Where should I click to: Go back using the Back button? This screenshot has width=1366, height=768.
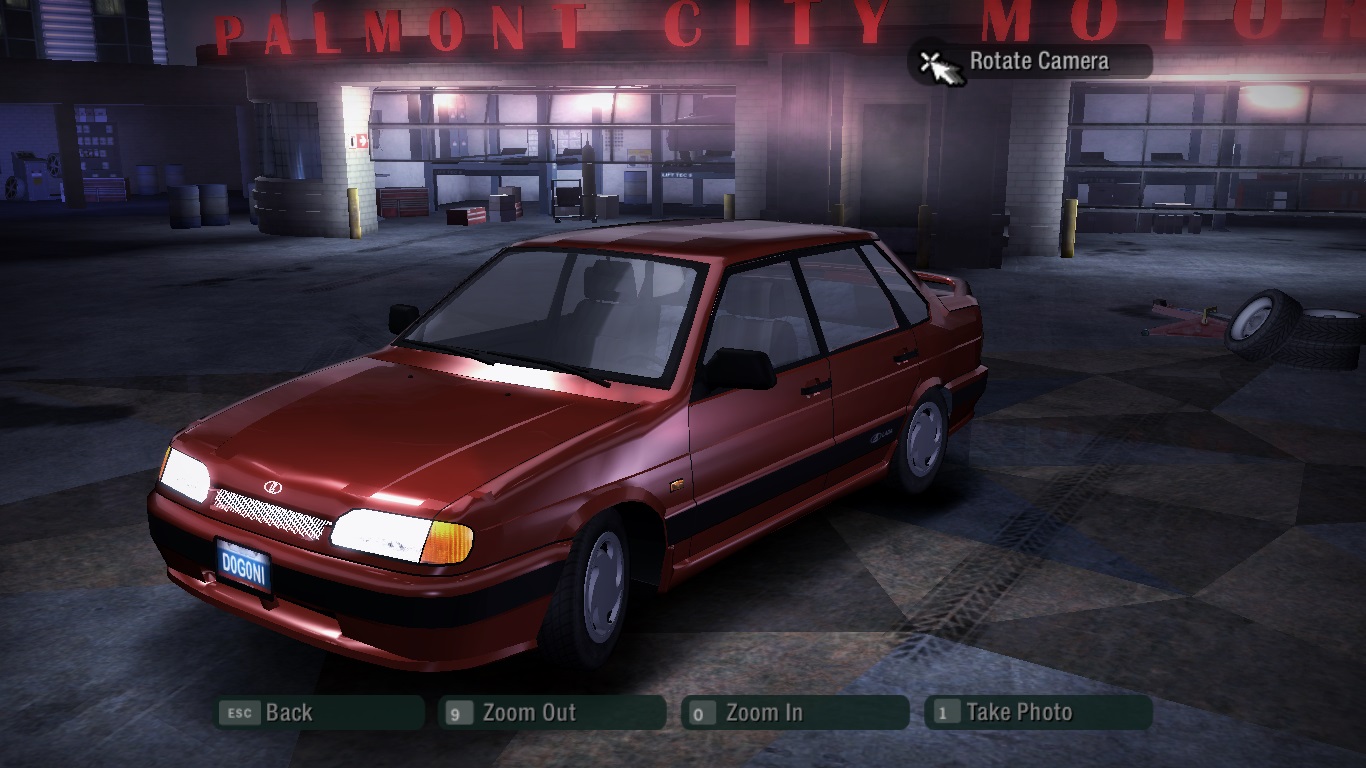319,713
